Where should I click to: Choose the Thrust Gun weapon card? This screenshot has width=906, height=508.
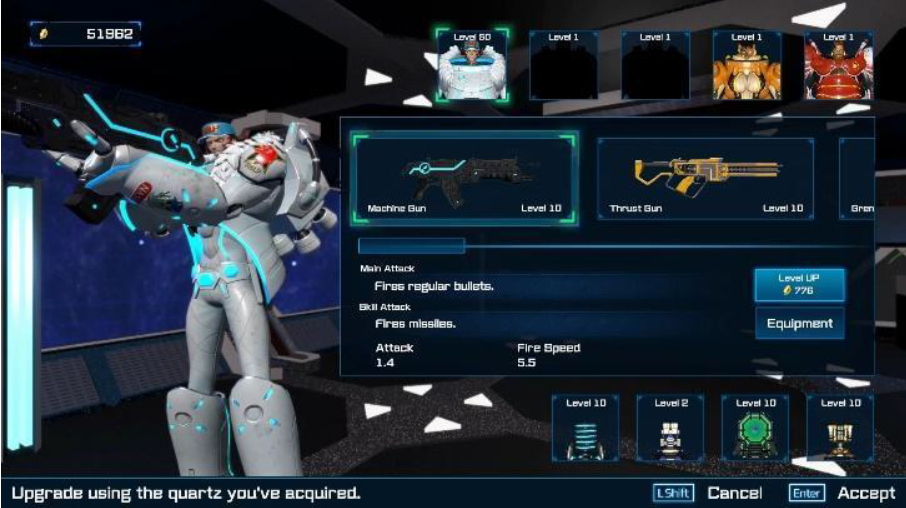pos(705,177)
